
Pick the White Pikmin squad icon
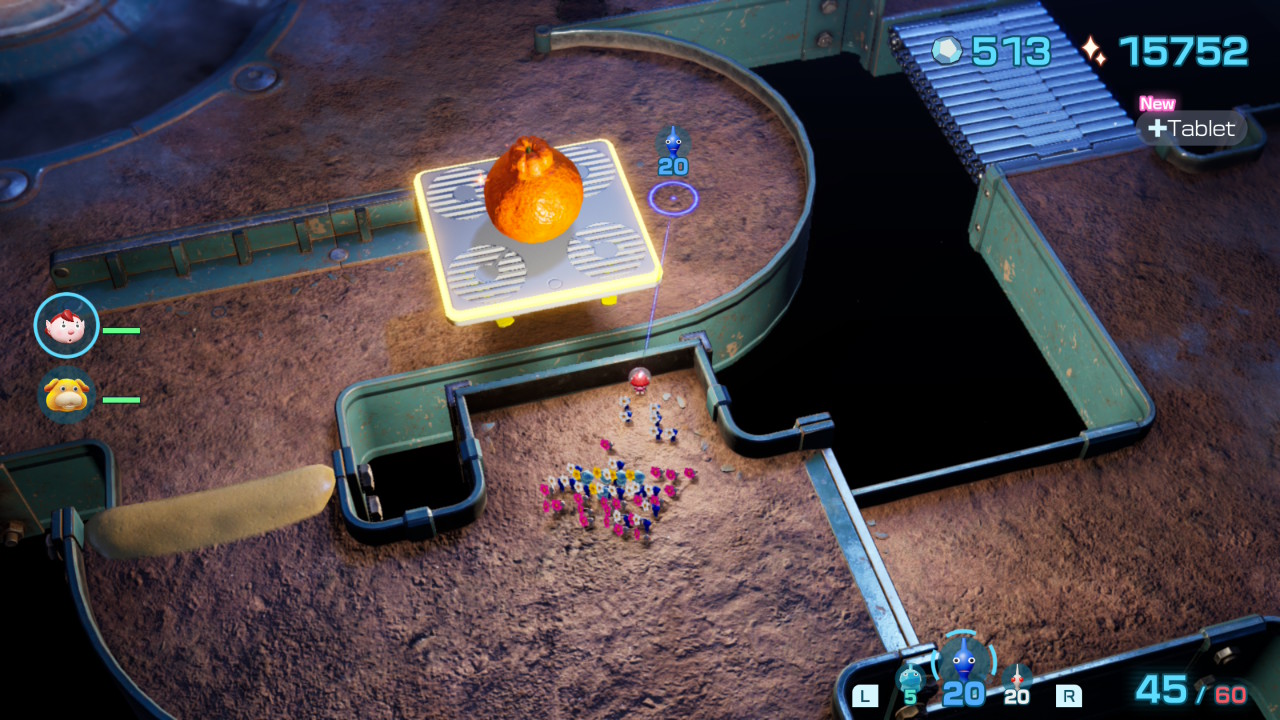(x=1017, y=679)
